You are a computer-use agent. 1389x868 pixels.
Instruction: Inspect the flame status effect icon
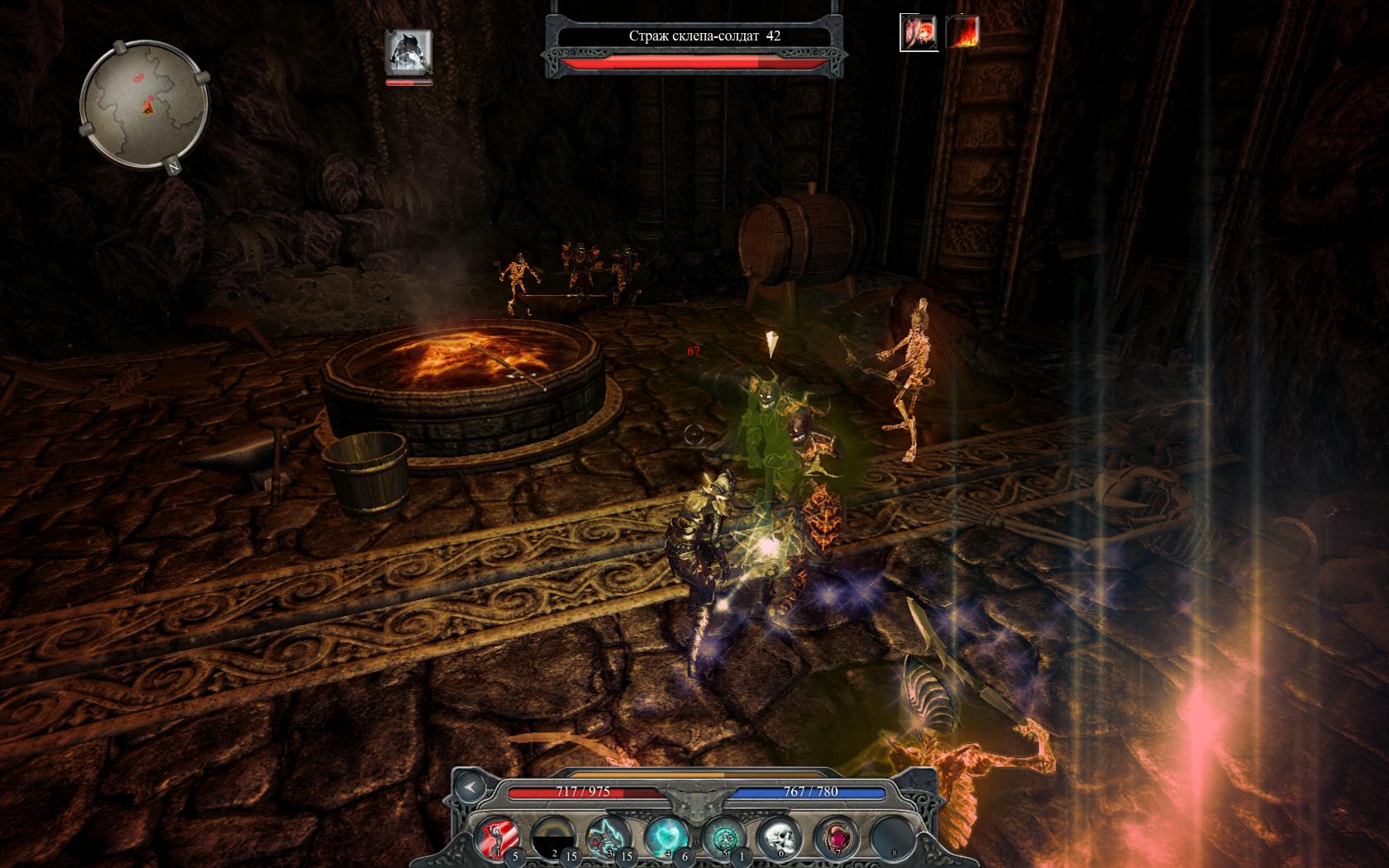coord(962,33)
